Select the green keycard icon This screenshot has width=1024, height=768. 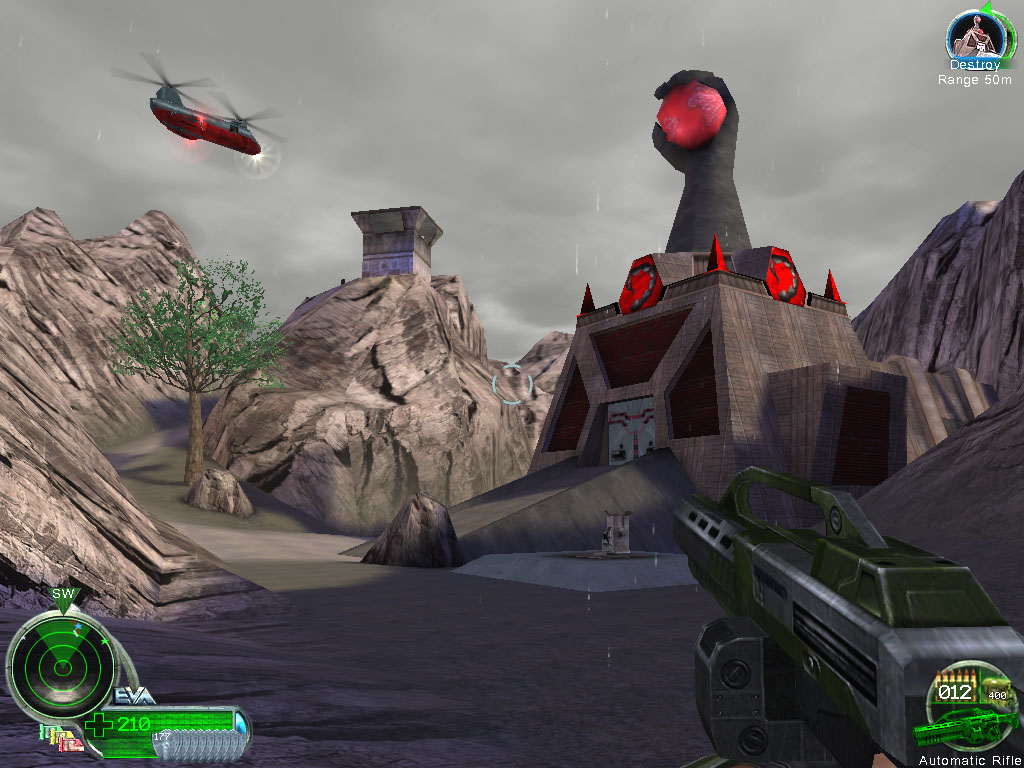42,731
